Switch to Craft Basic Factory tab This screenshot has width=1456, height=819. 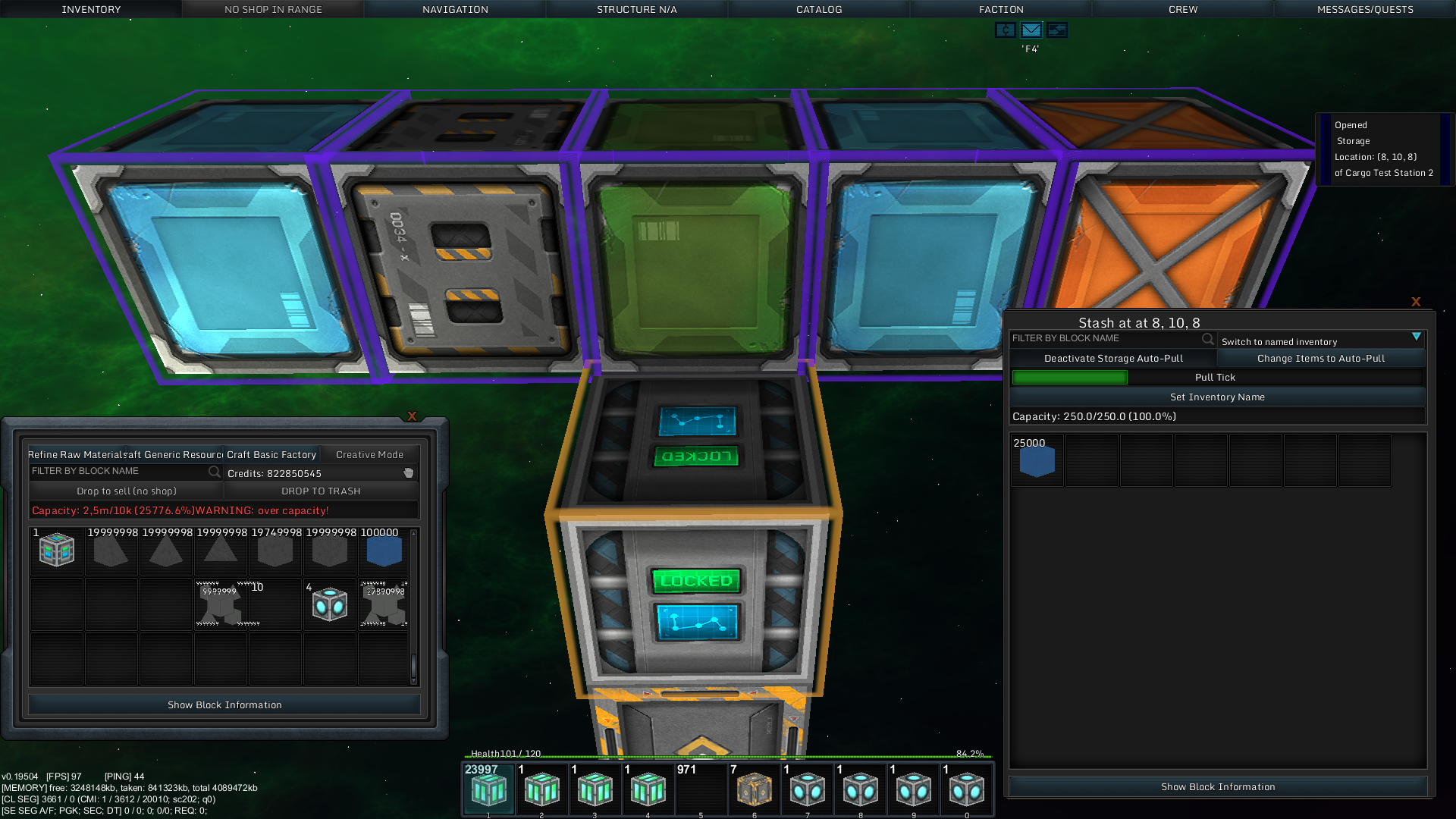271,455
